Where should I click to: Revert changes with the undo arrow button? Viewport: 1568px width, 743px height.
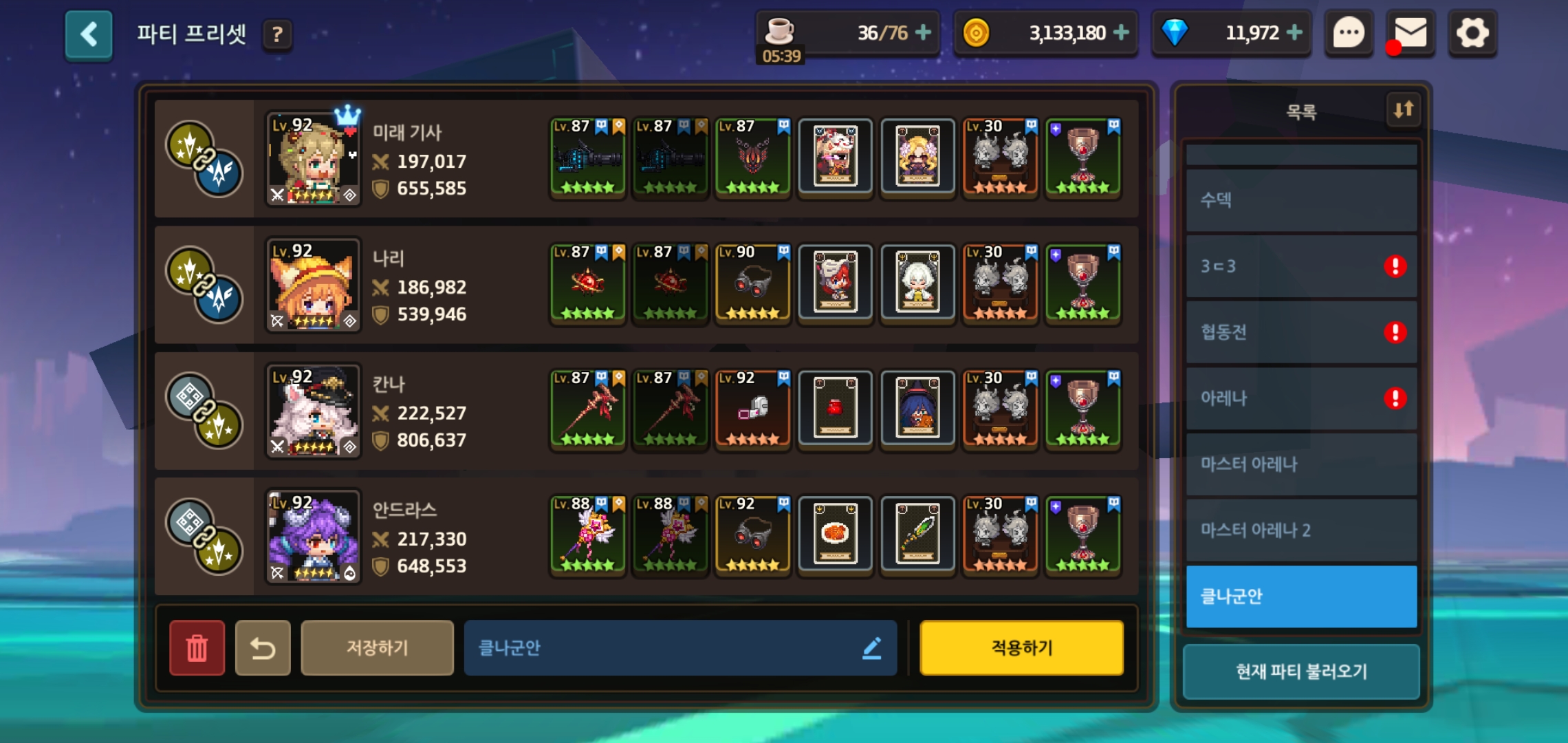click(263, 647)
